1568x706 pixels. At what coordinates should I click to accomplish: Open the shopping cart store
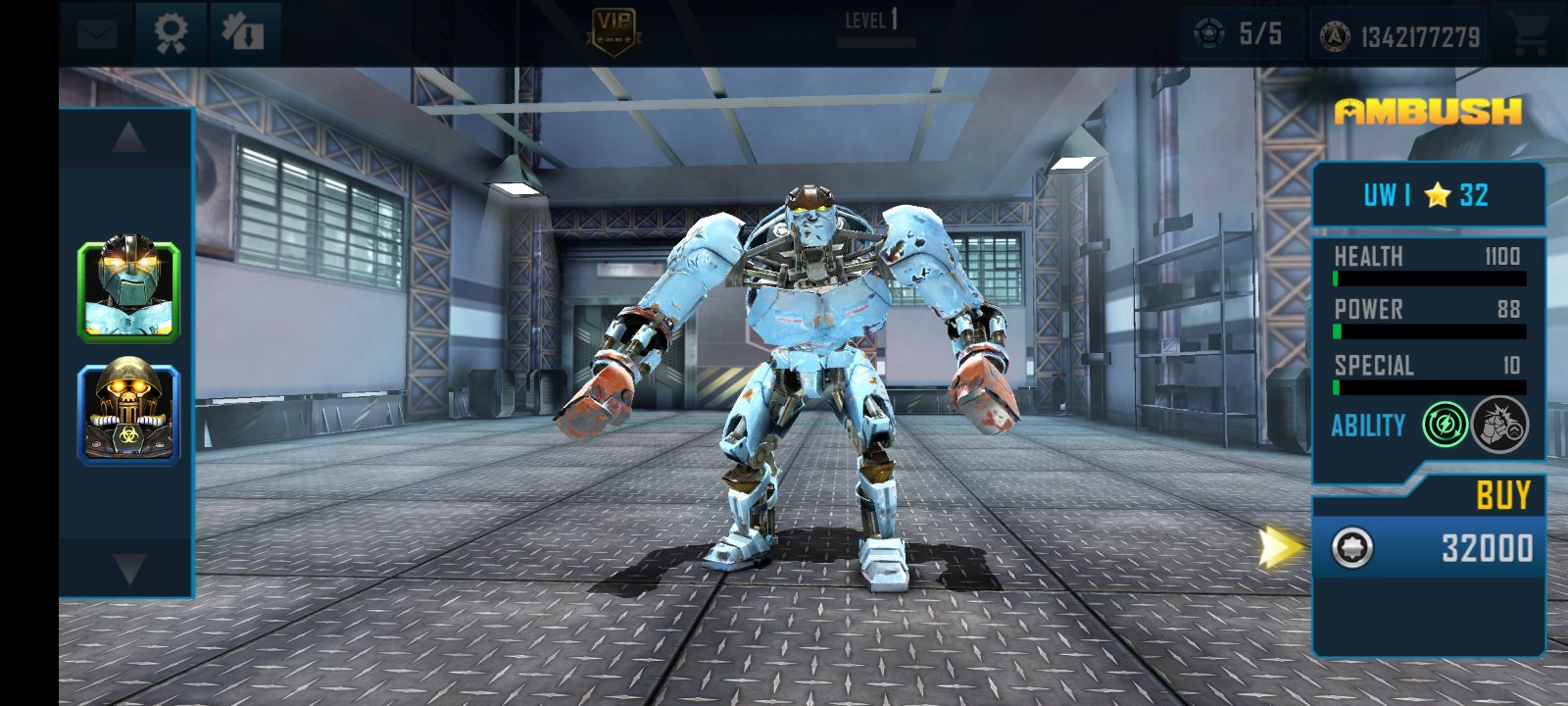(x=1529, y=35)
